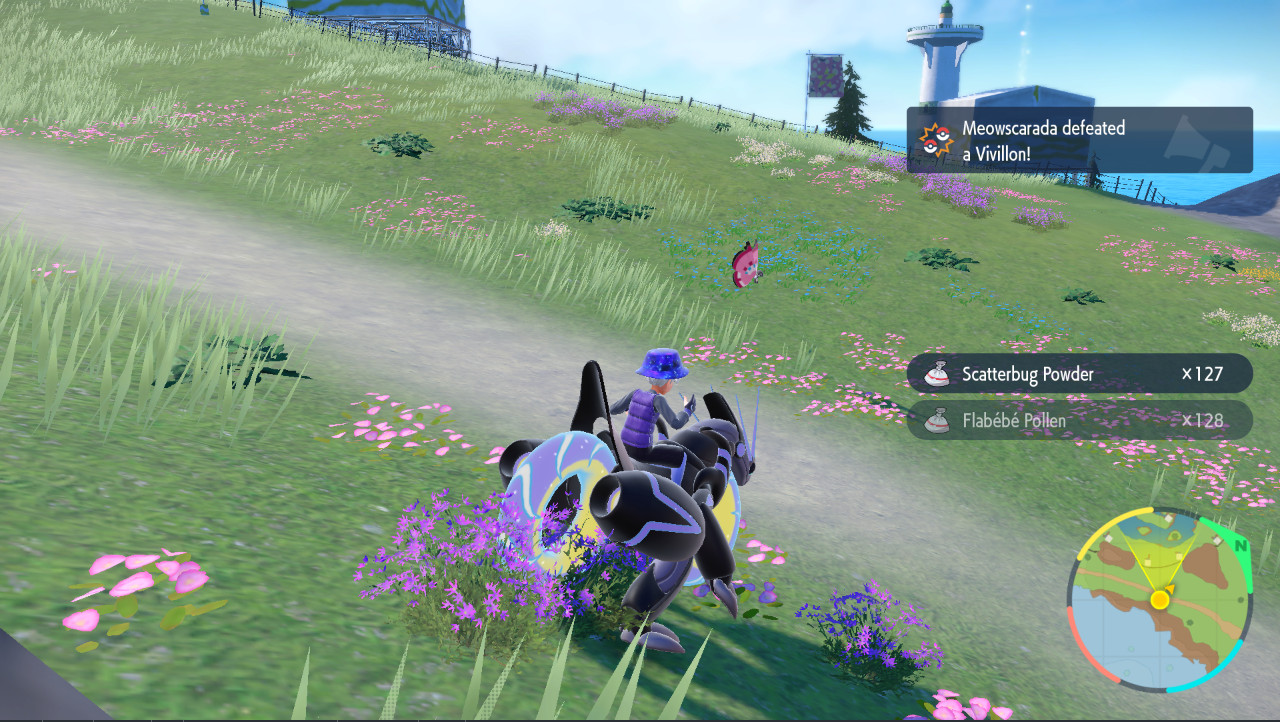1280x722 pixels.
Task: Select the Flabébé Pollen item notification
Action: point(1079,420)
